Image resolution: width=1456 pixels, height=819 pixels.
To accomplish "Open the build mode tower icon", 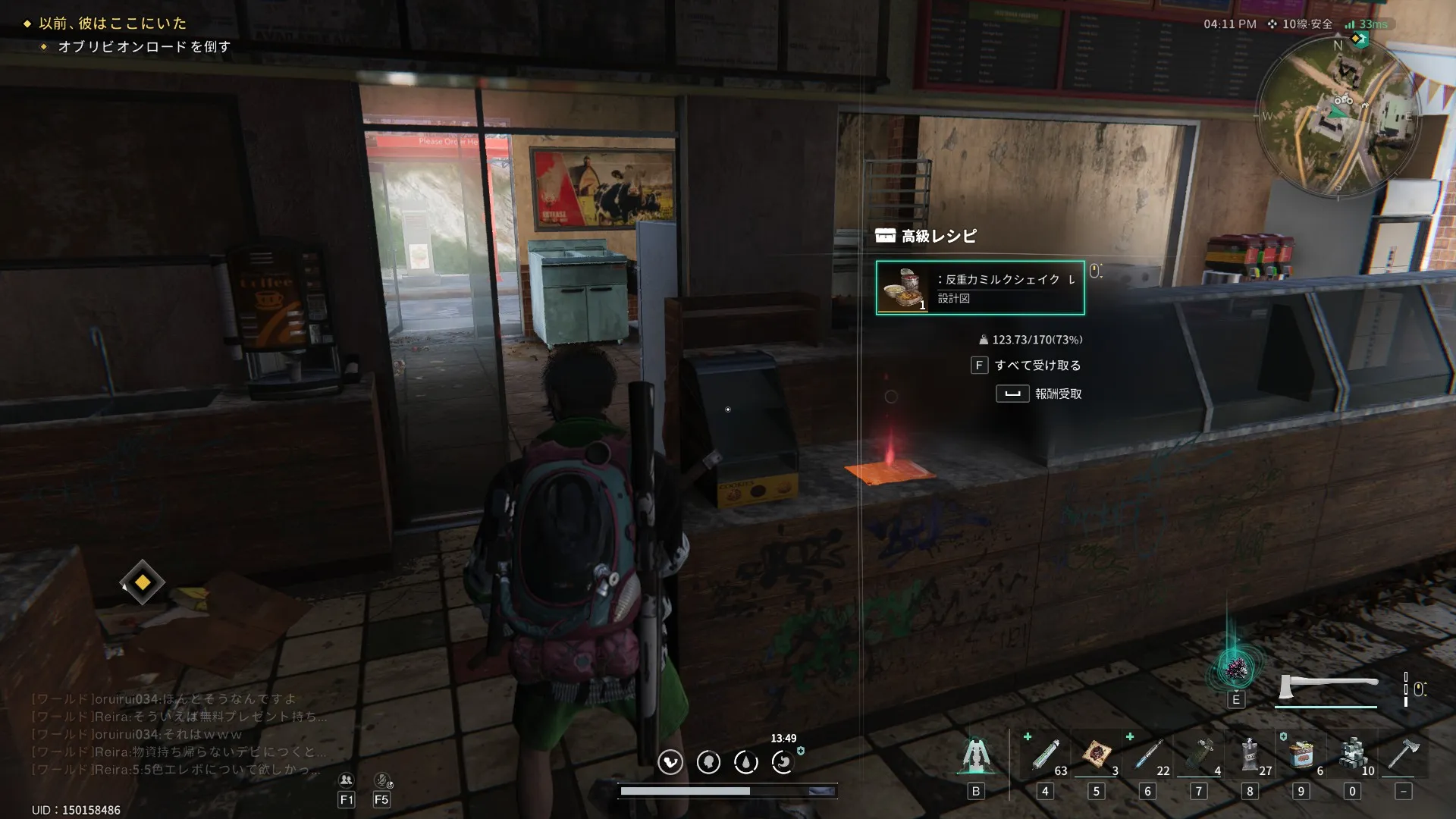I will tap(976, 756).
